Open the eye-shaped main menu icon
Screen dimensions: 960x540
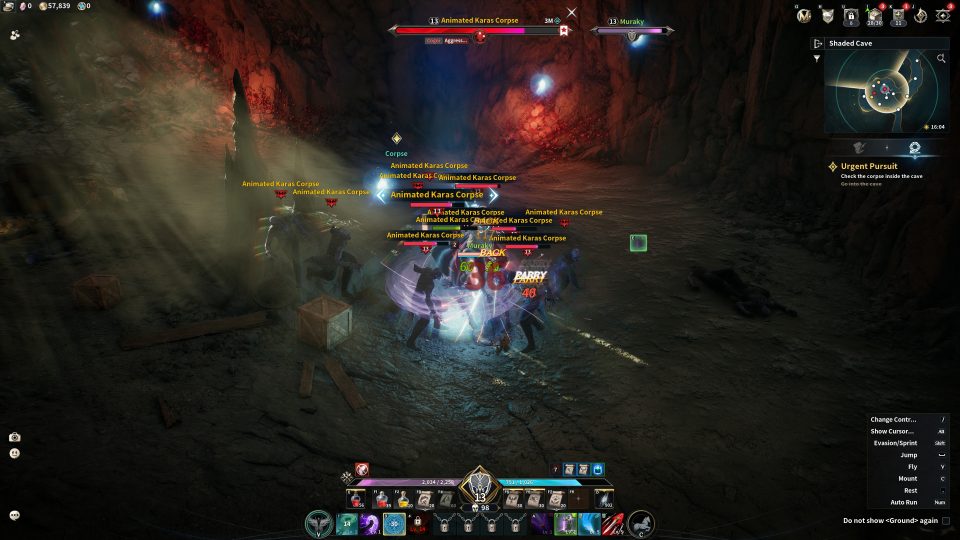pyautogui.click(x=942, y=15)
